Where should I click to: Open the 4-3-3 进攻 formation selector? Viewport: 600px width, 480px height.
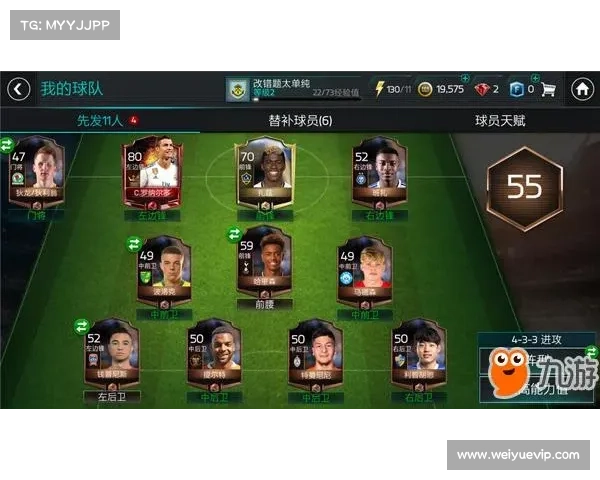(535, 339)
